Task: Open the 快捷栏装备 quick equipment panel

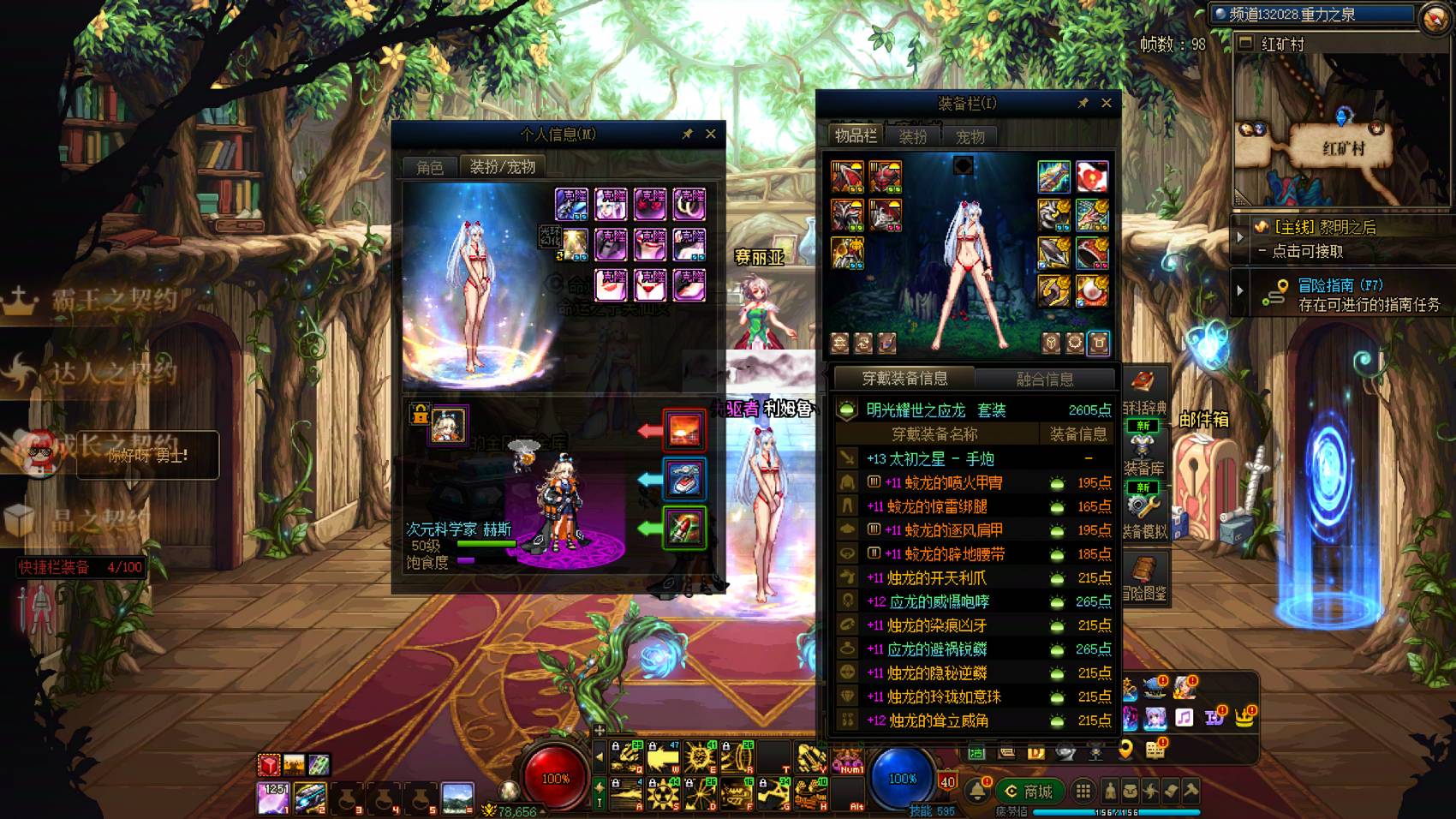Action: point(80,567)
